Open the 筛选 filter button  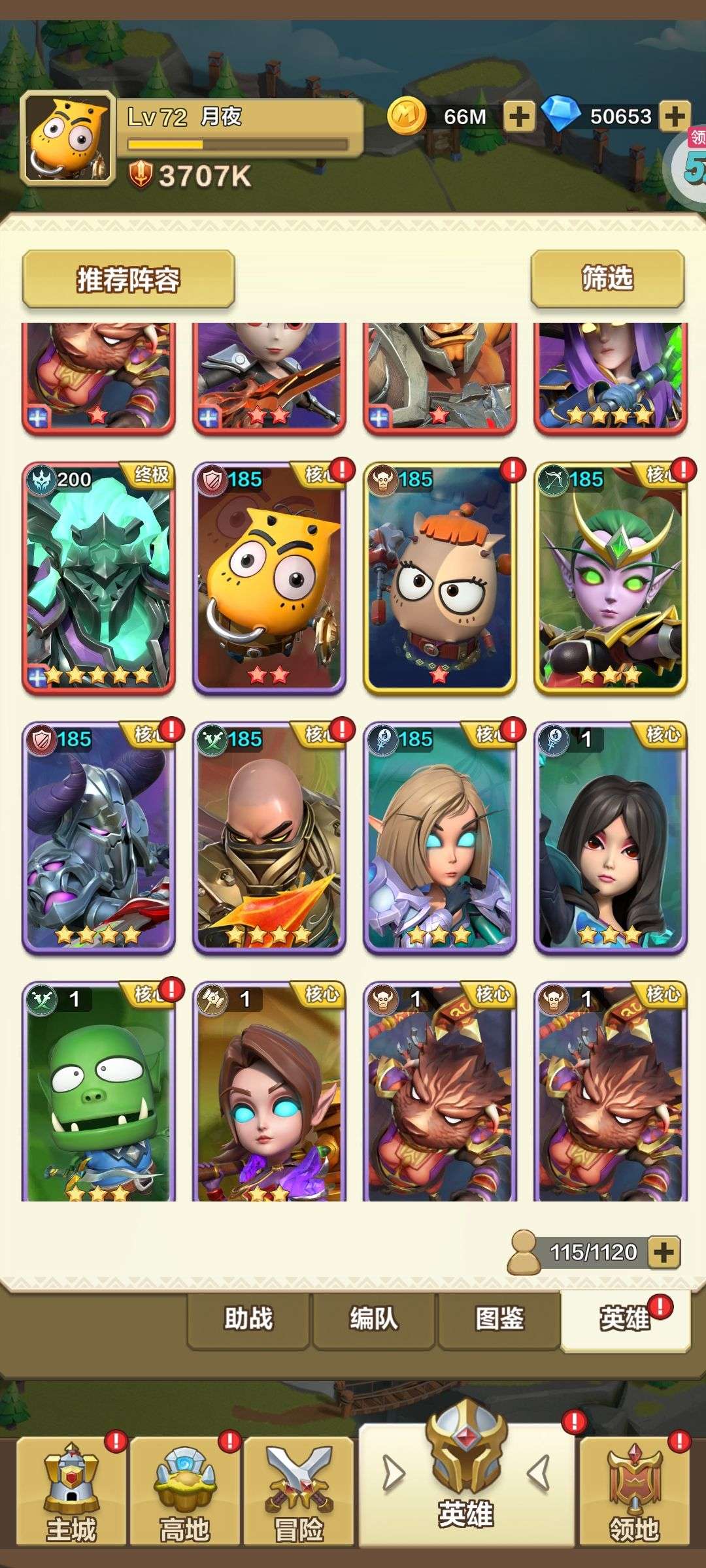click(607, 278)
